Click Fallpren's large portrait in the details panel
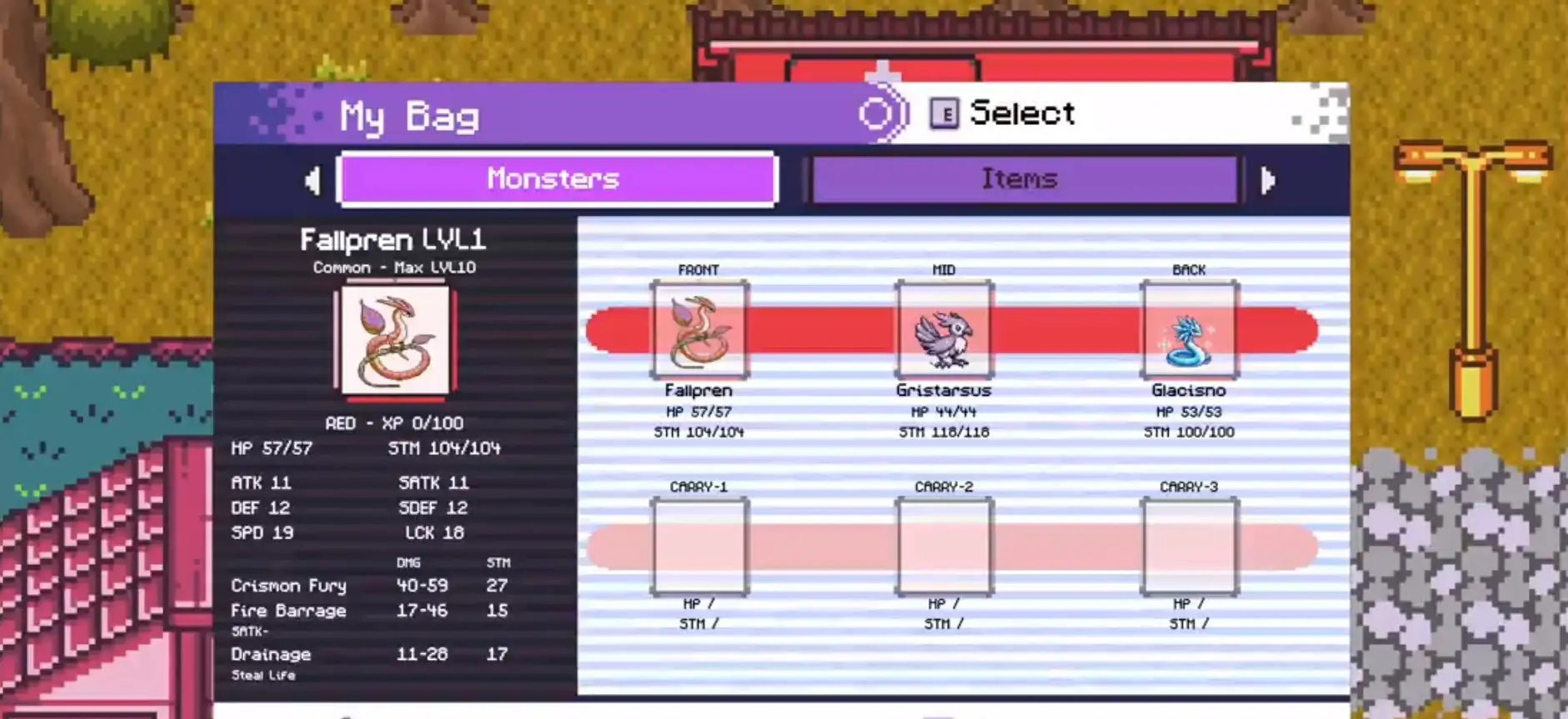Image resolution: width=1568 pixels, height=719 pixels. [x=395, y=341]
